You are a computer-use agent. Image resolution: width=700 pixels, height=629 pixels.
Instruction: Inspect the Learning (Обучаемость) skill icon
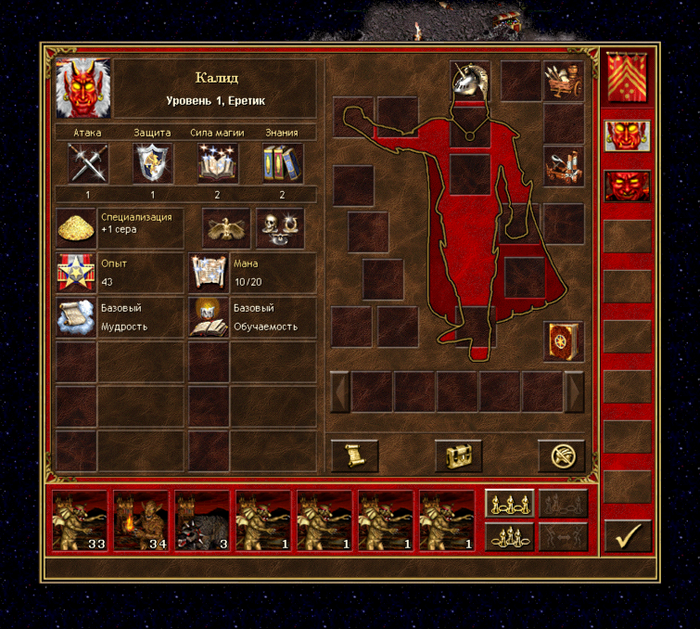click(208, 316)
